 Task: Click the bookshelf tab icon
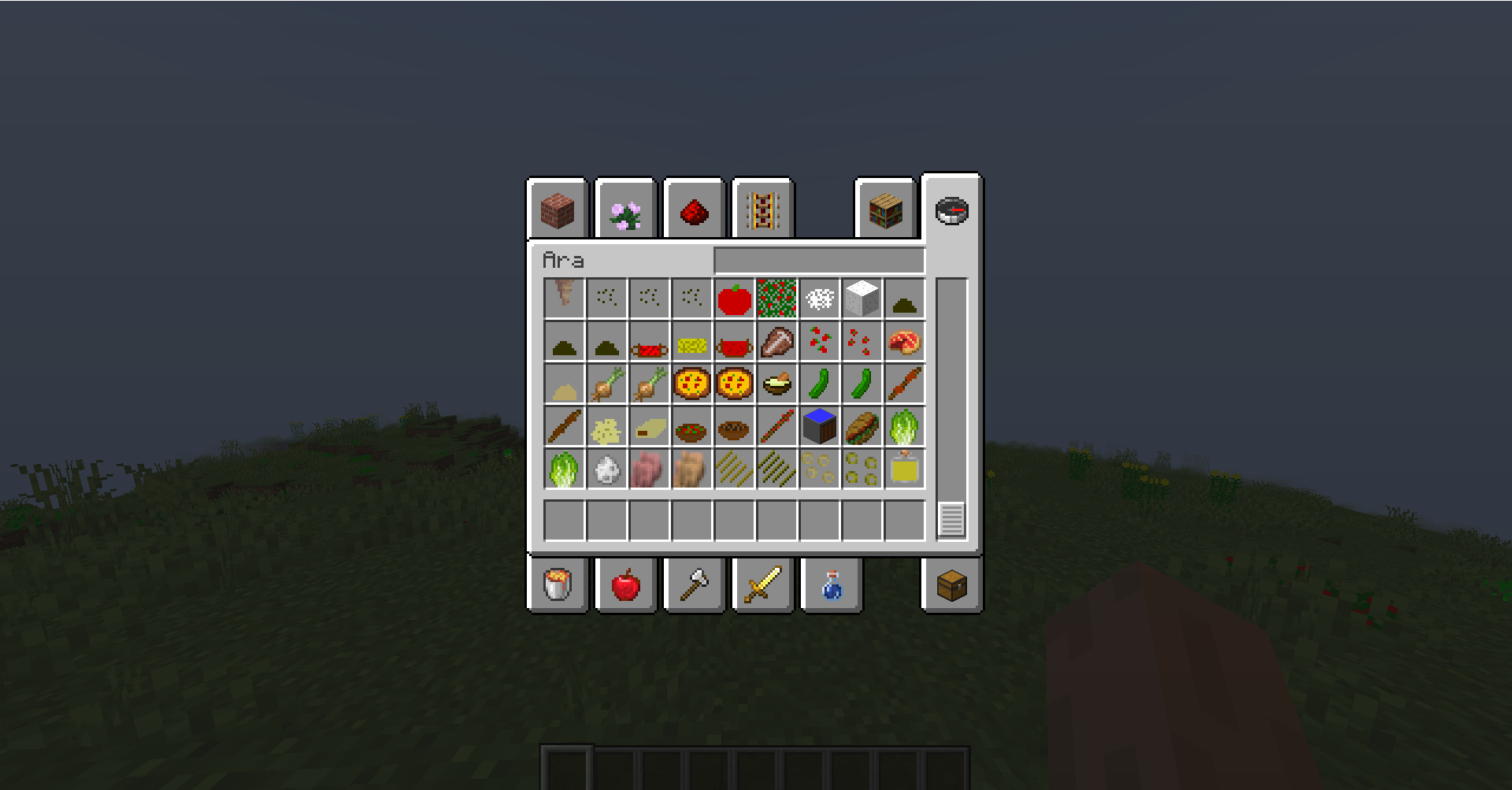click(885, 211)
